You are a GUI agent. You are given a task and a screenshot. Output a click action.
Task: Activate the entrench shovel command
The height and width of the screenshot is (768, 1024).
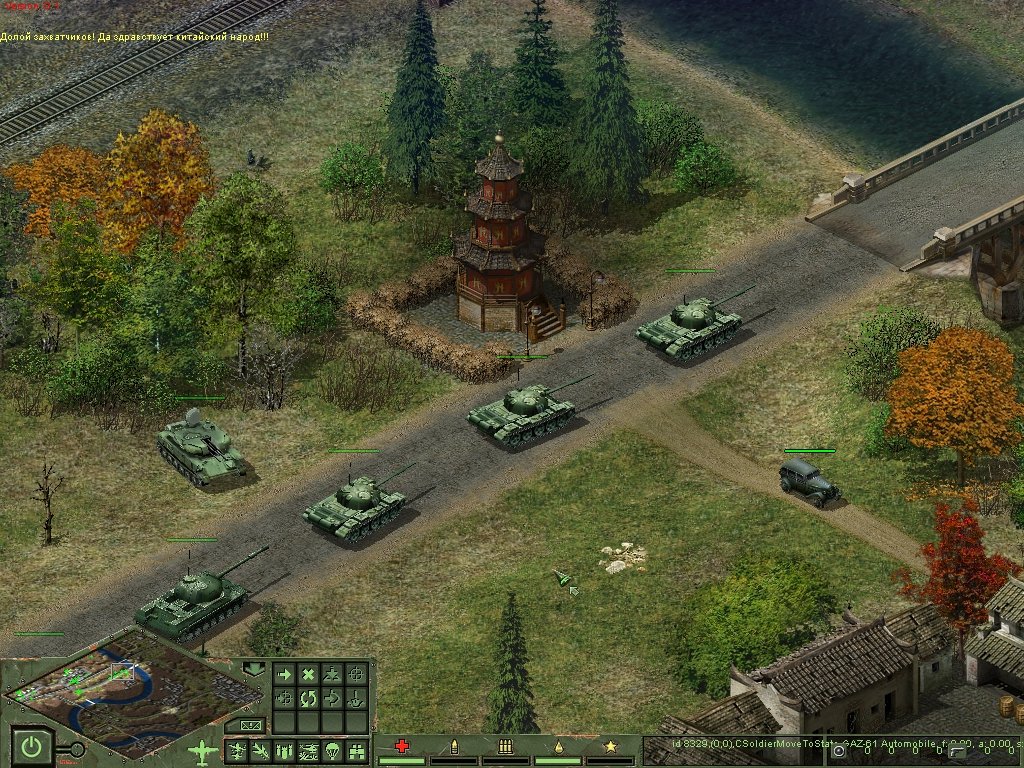point(356,698)
